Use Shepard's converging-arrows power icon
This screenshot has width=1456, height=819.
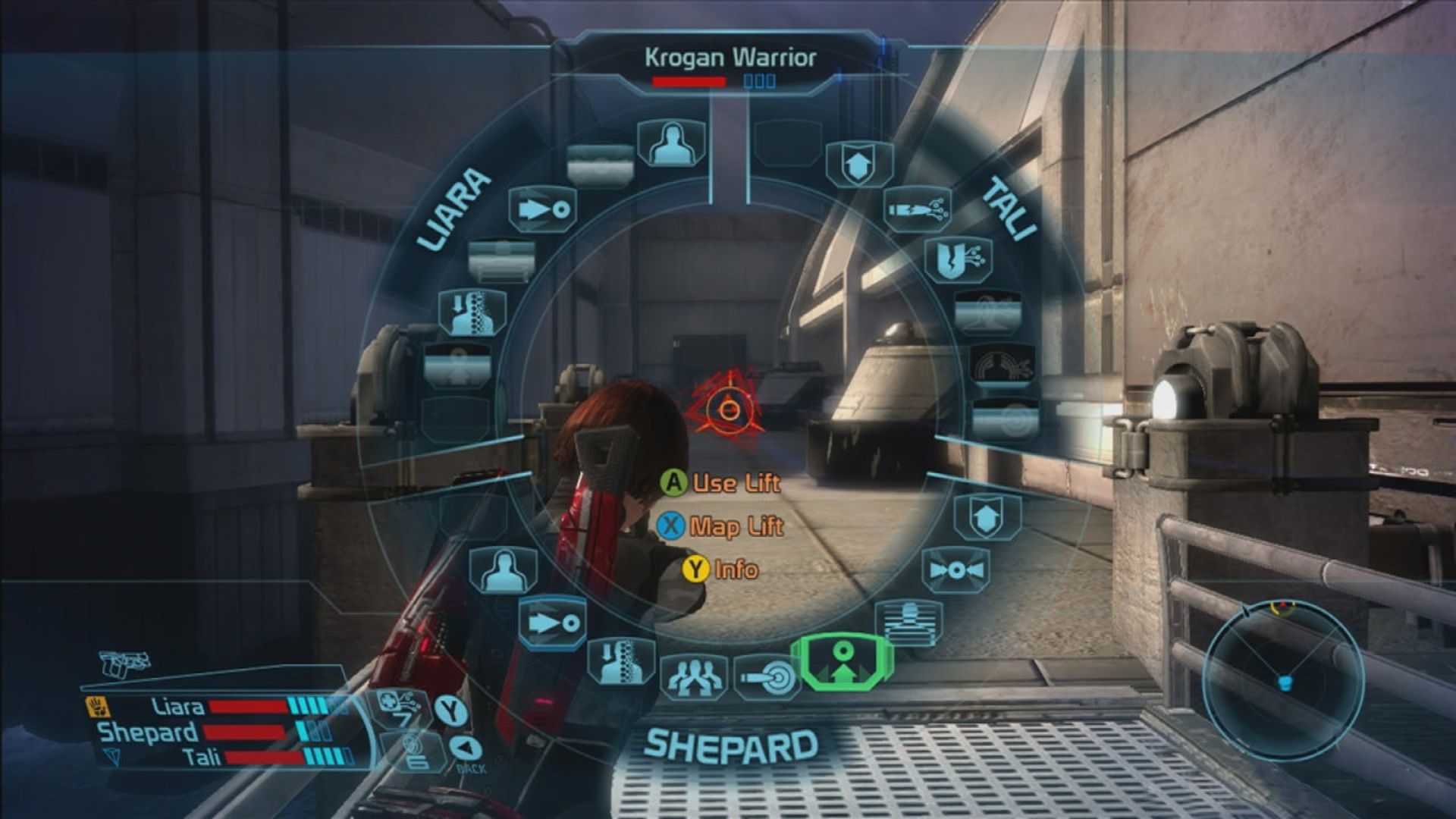pos(955,570)
